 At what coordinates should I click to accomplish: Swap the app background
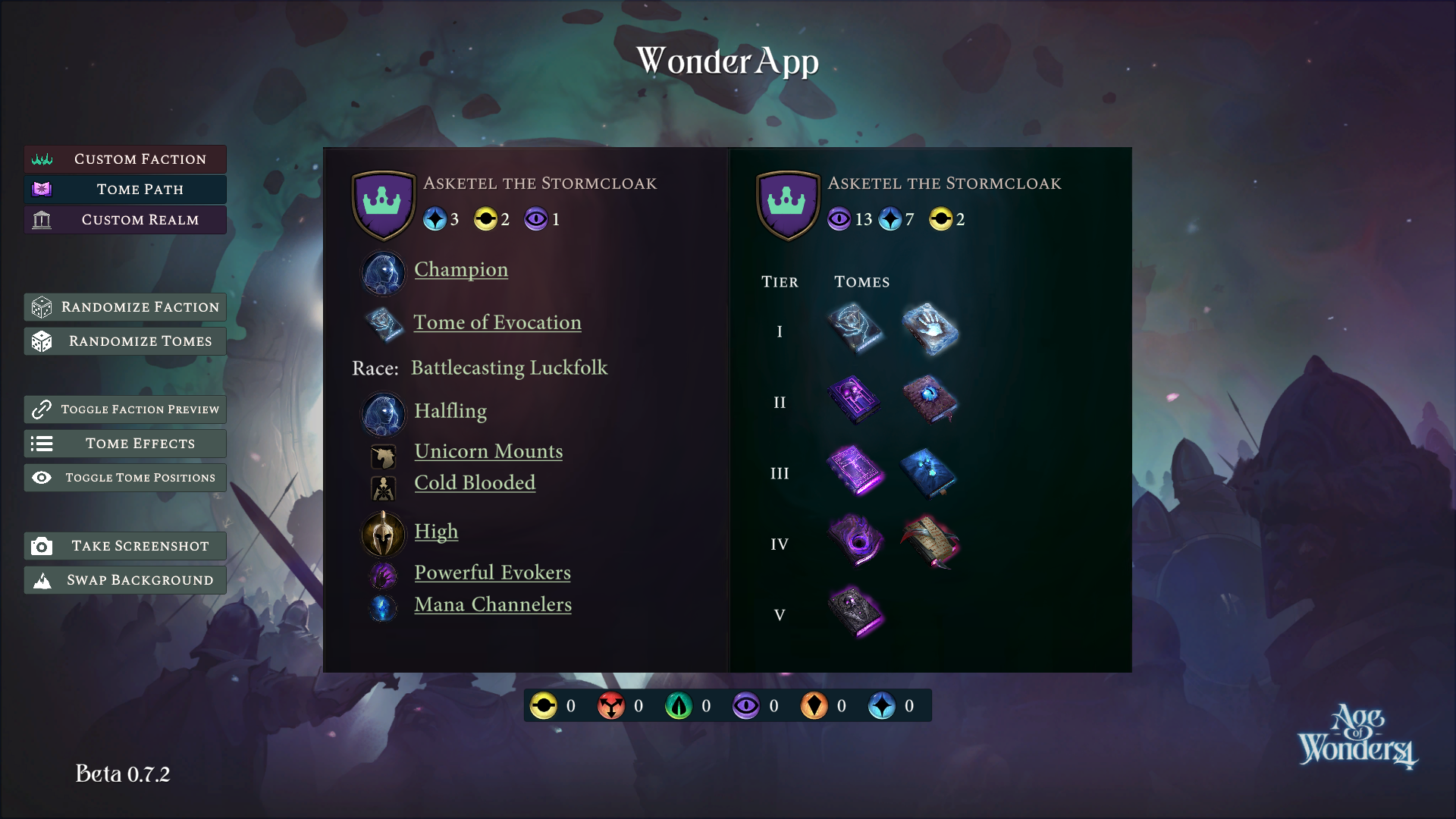pyautogui.click(x=124, y=579)
